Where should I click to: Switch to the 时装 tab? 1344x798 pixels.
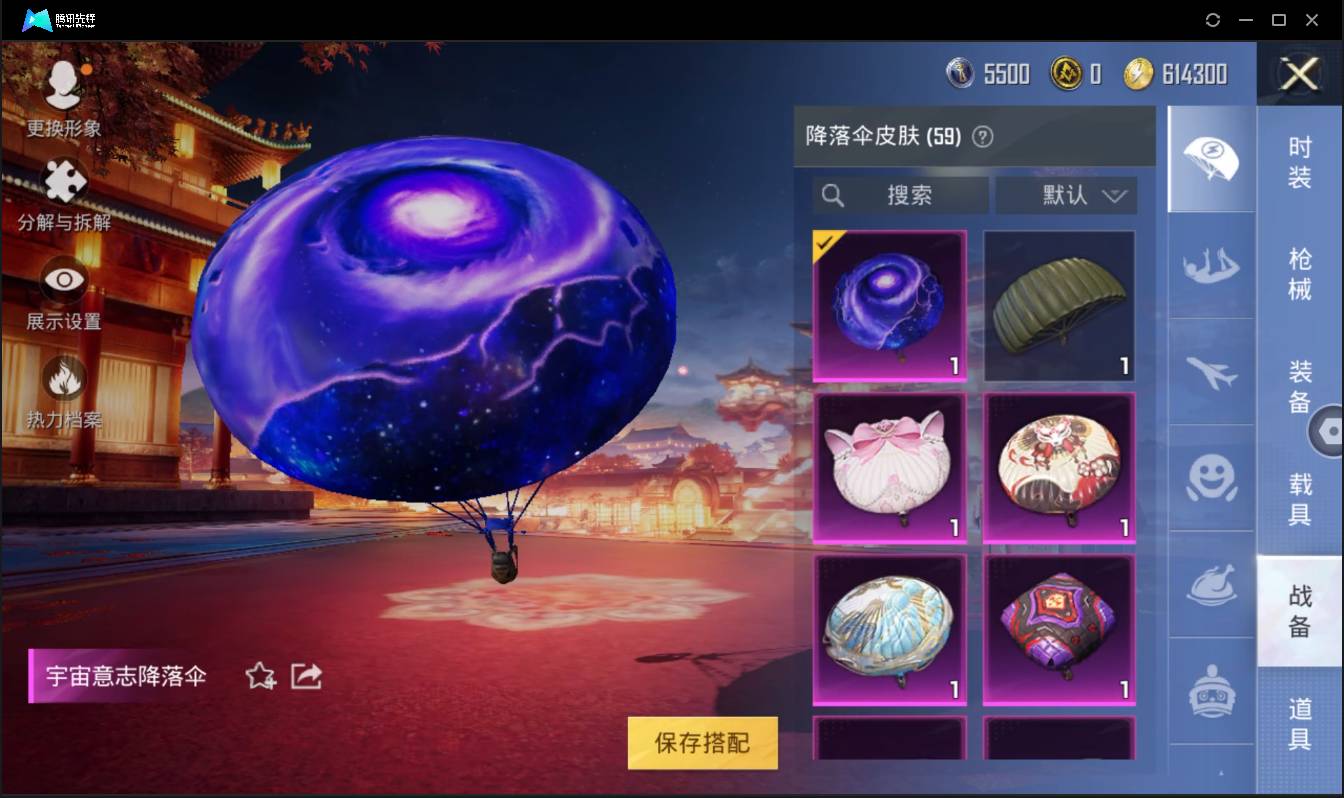(1298, 160)
